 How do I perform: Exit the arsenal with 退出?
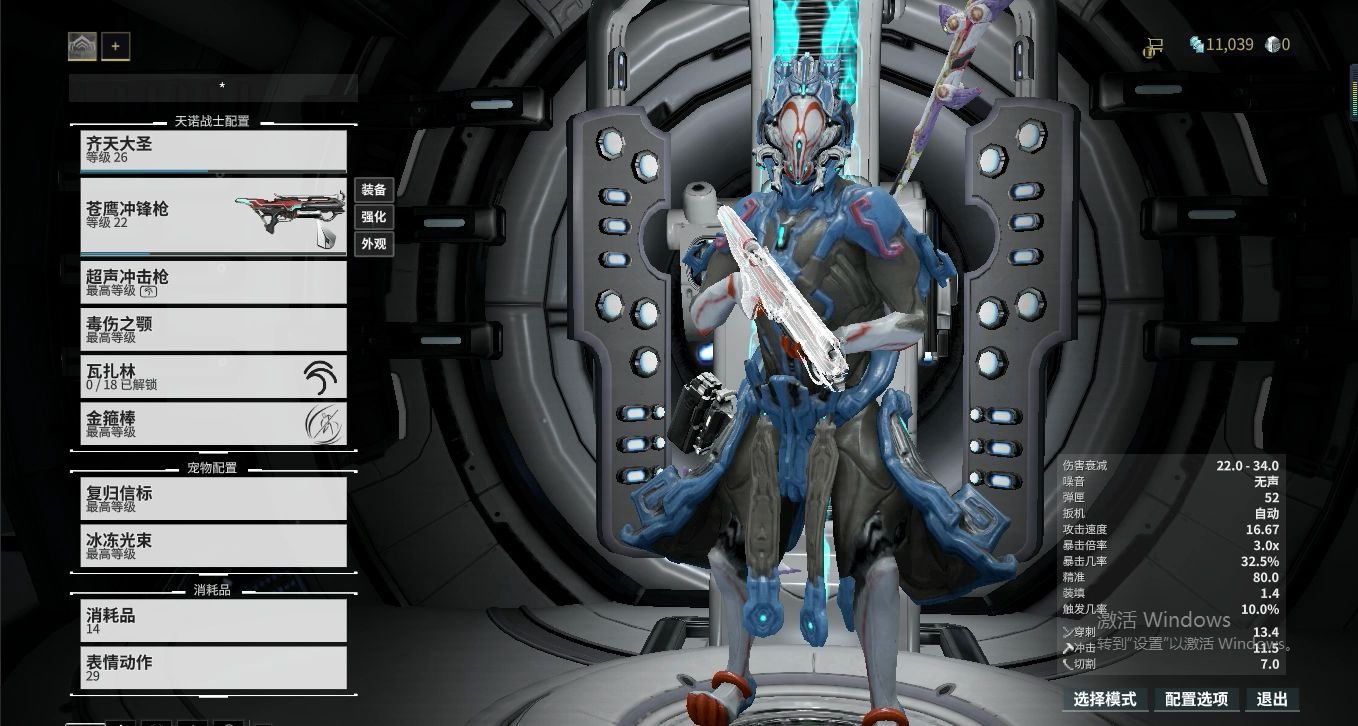1272,699
